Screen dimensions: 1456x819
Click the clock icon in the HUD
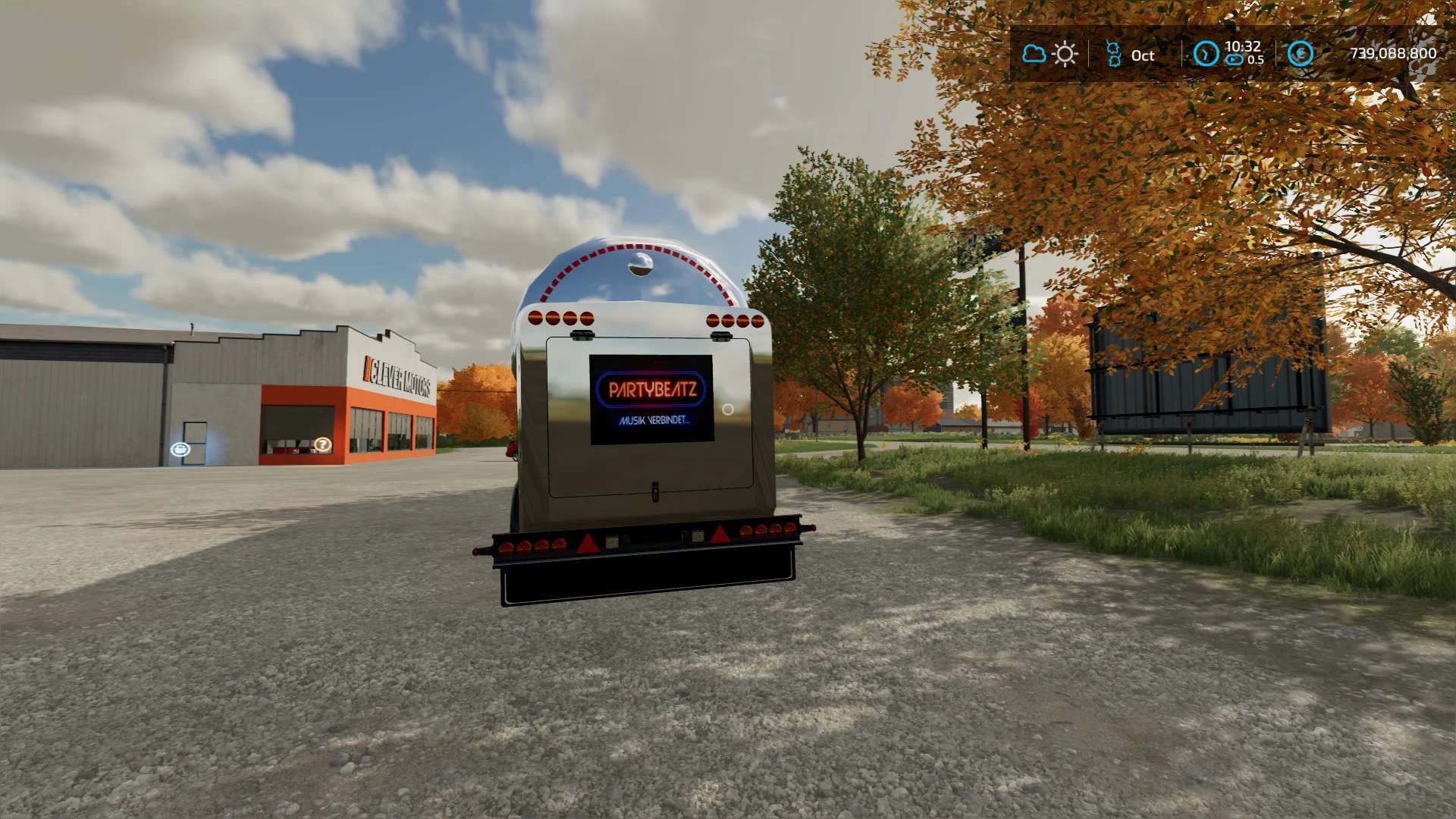click(1206, 54)
